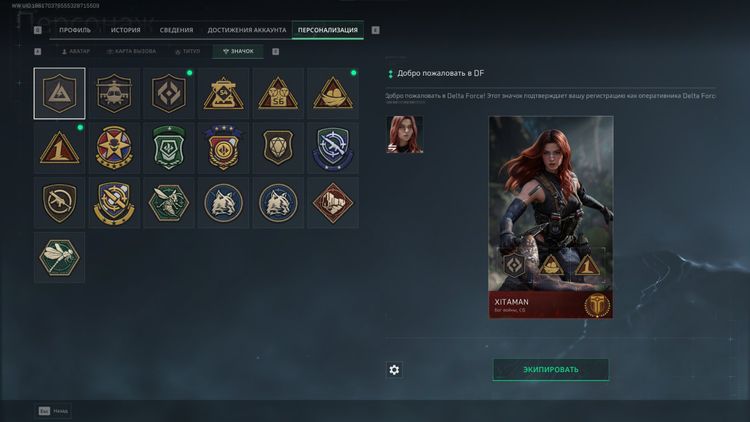Click the red-haired woman avatar thumbnail
Viewport: 750px width, 422px height.
tap(405, 135)
